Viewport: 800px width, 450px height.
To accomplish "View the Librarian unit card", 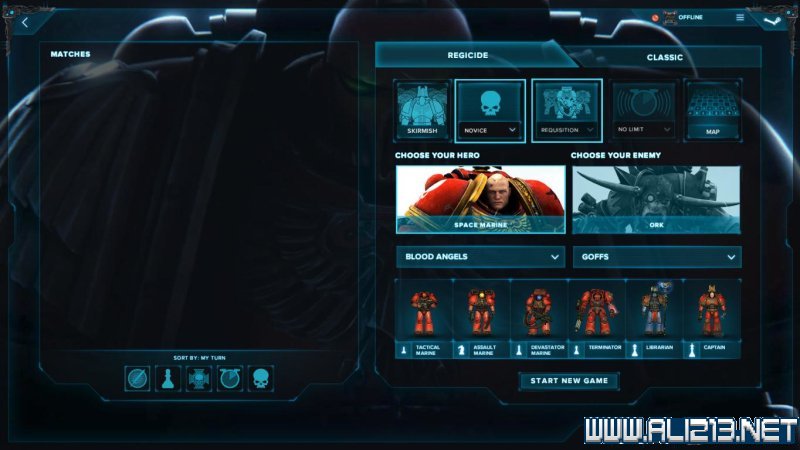I will tap(655, 320).
